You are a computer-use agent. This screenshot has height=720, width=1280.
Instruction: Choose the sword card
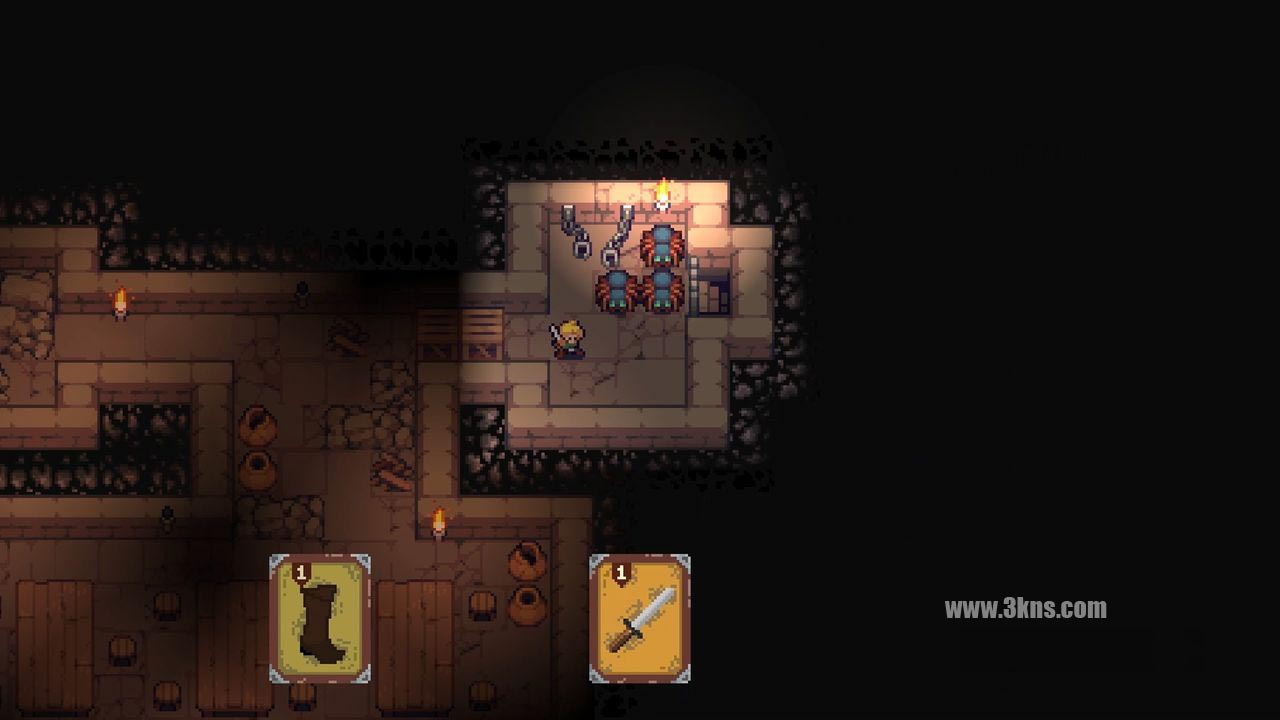[x=640, y=619]
